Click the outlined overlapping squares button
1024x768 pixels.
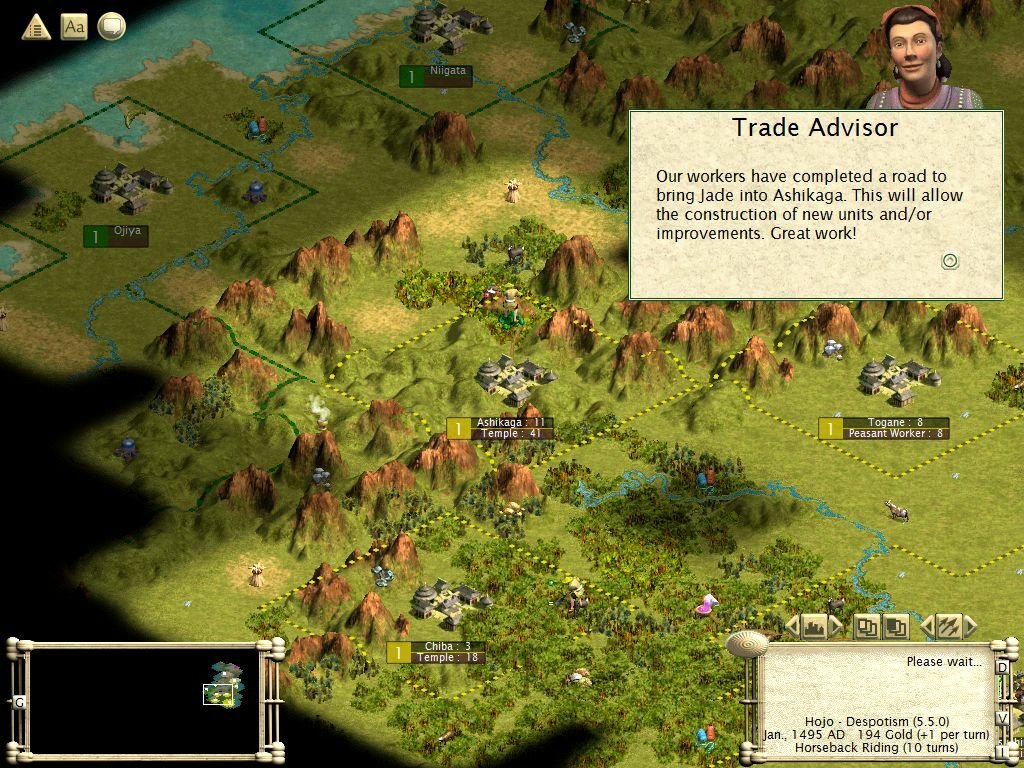866,627
